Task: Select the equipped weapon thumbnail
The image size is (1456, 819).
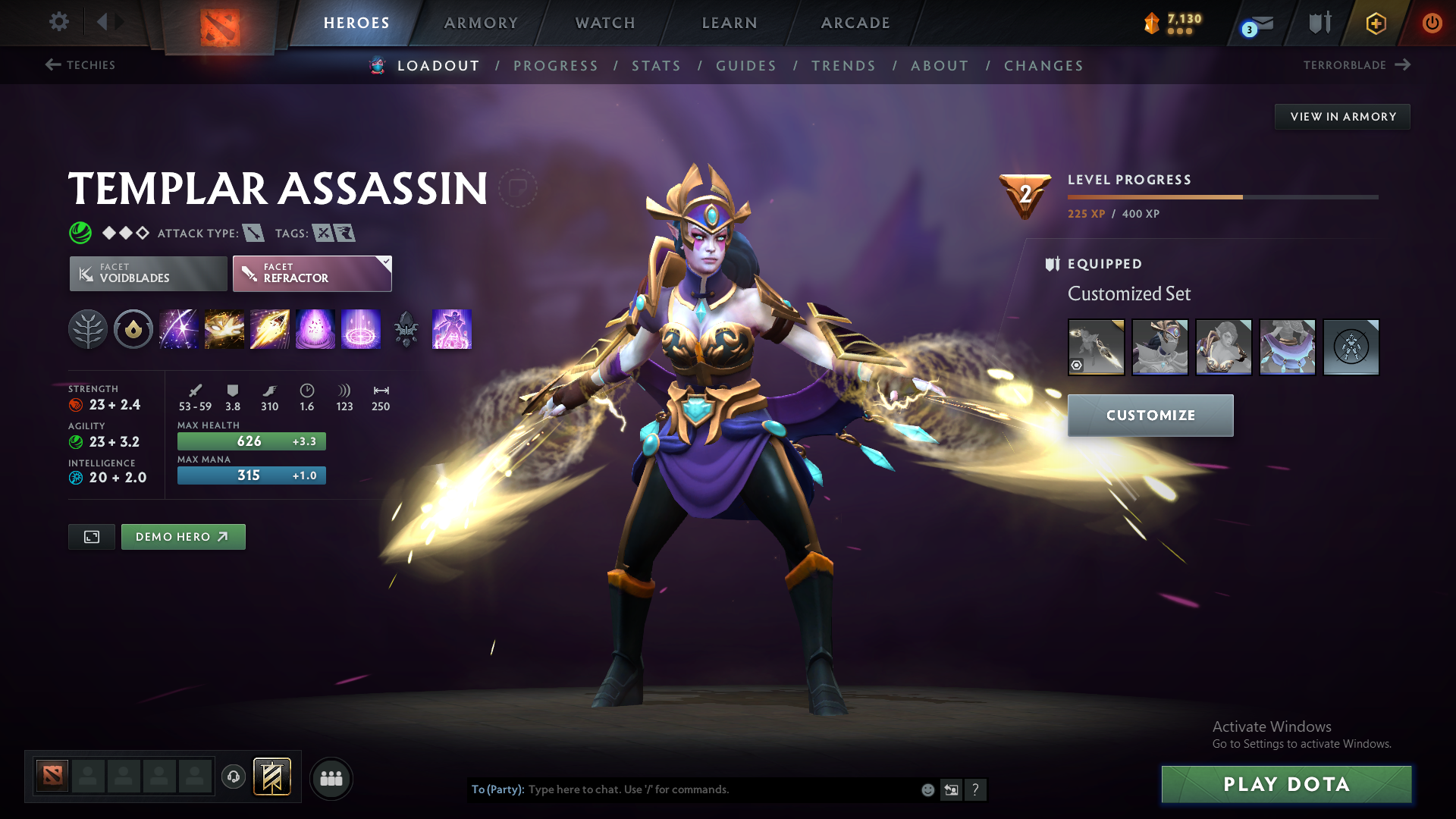Action: click(x=1096, y=347)
